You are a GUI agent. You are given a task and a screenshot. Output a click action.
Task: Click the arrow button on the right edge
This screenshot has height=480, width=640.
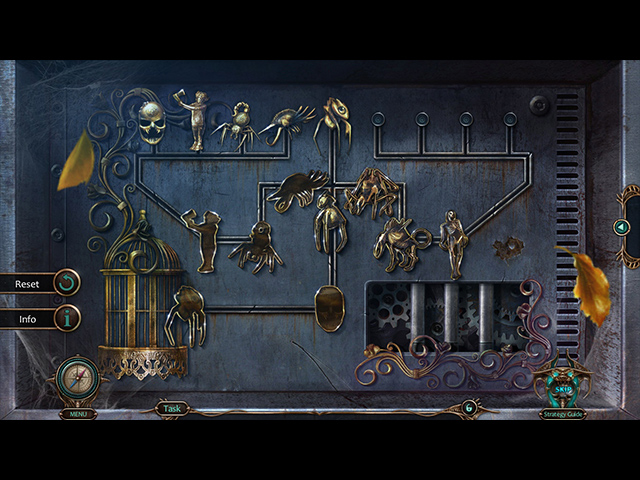click(621, 227)
